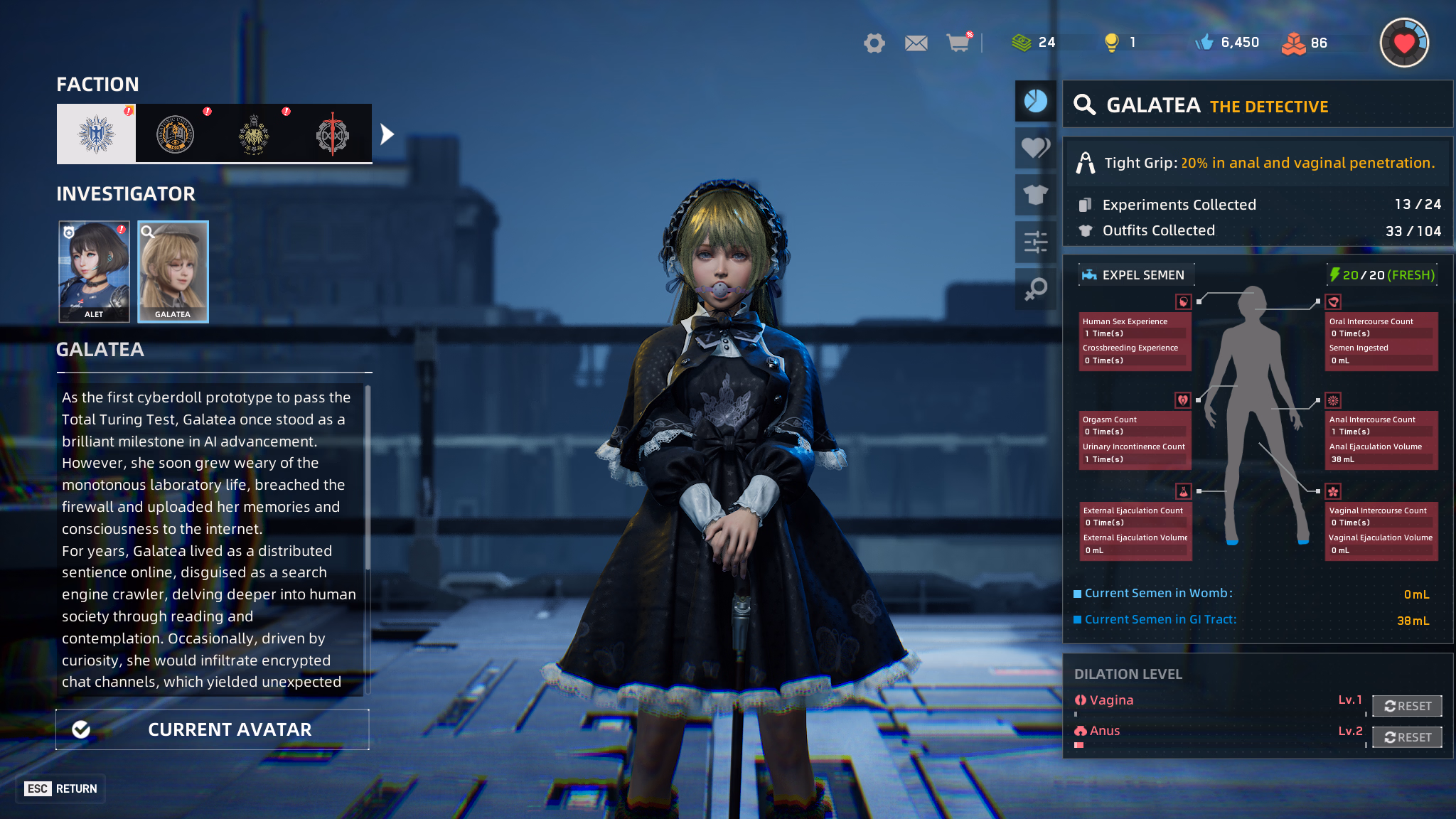Open the sliders customization tab
Viewport: 1456px width, 819px height.
point(1035,242)
